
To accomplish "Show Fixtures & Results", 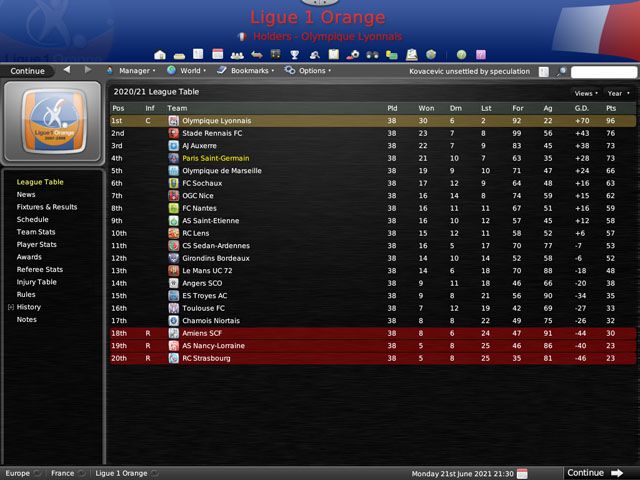I will [47, 207].
